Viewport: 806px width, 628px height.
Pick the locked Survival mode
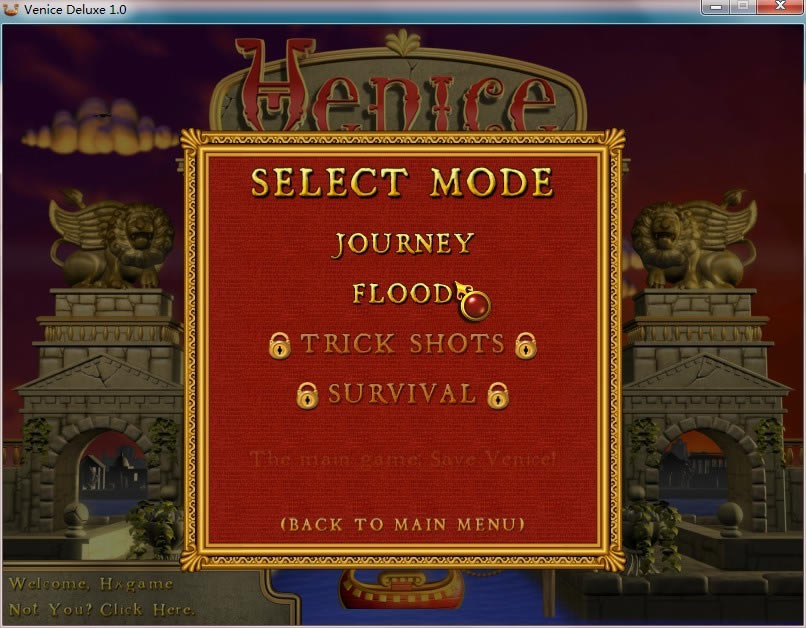tap(402, 394)
